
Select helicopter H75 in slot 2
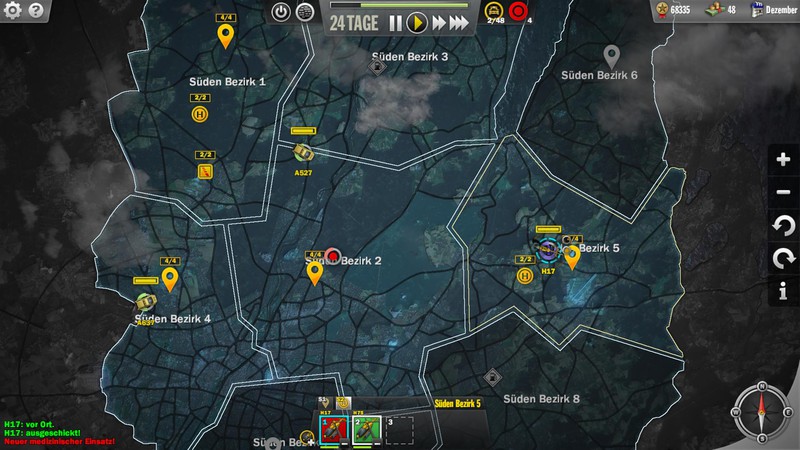click(366, 428)
